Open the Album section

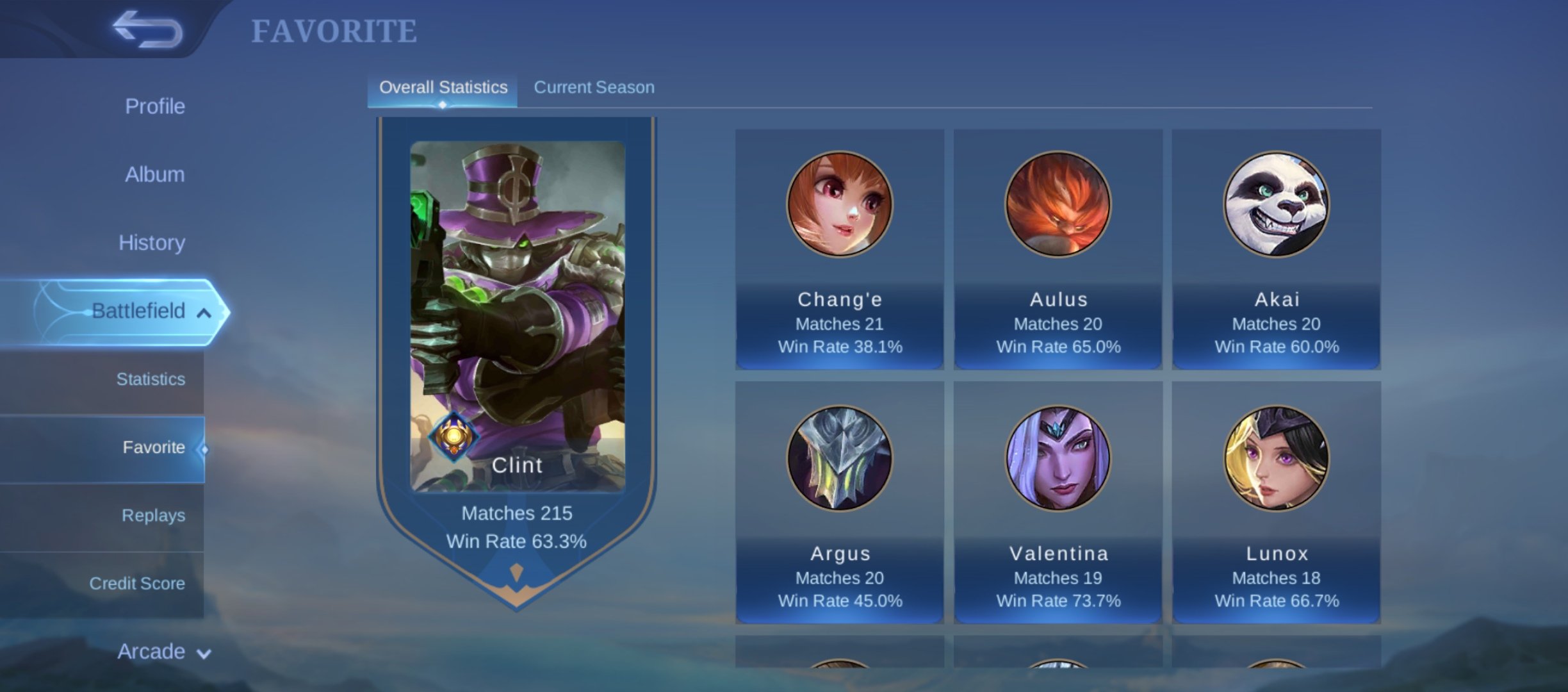(x=154, y=174)
